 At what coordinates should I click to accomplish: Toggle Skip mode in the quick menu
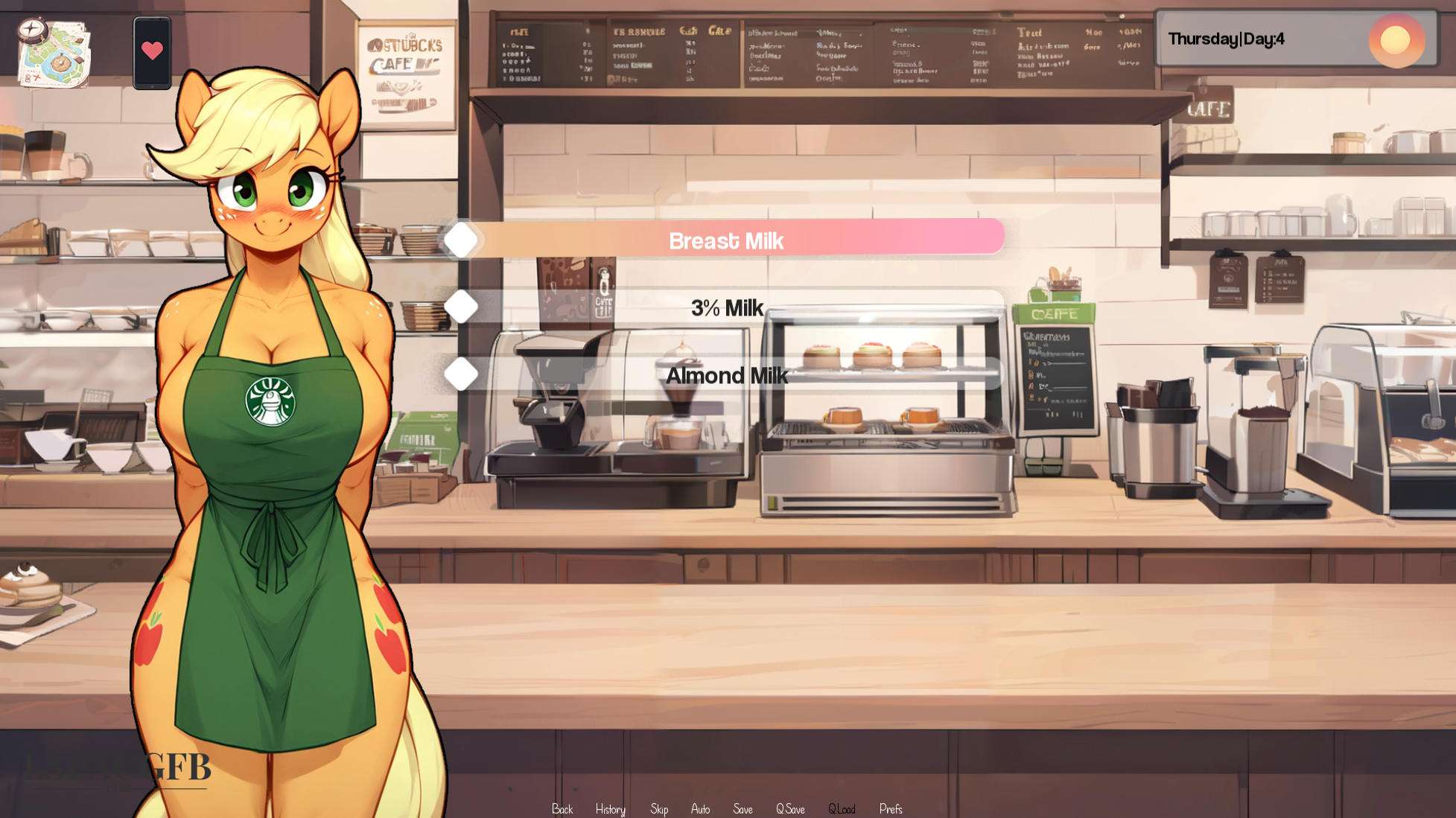pos(658,809)
